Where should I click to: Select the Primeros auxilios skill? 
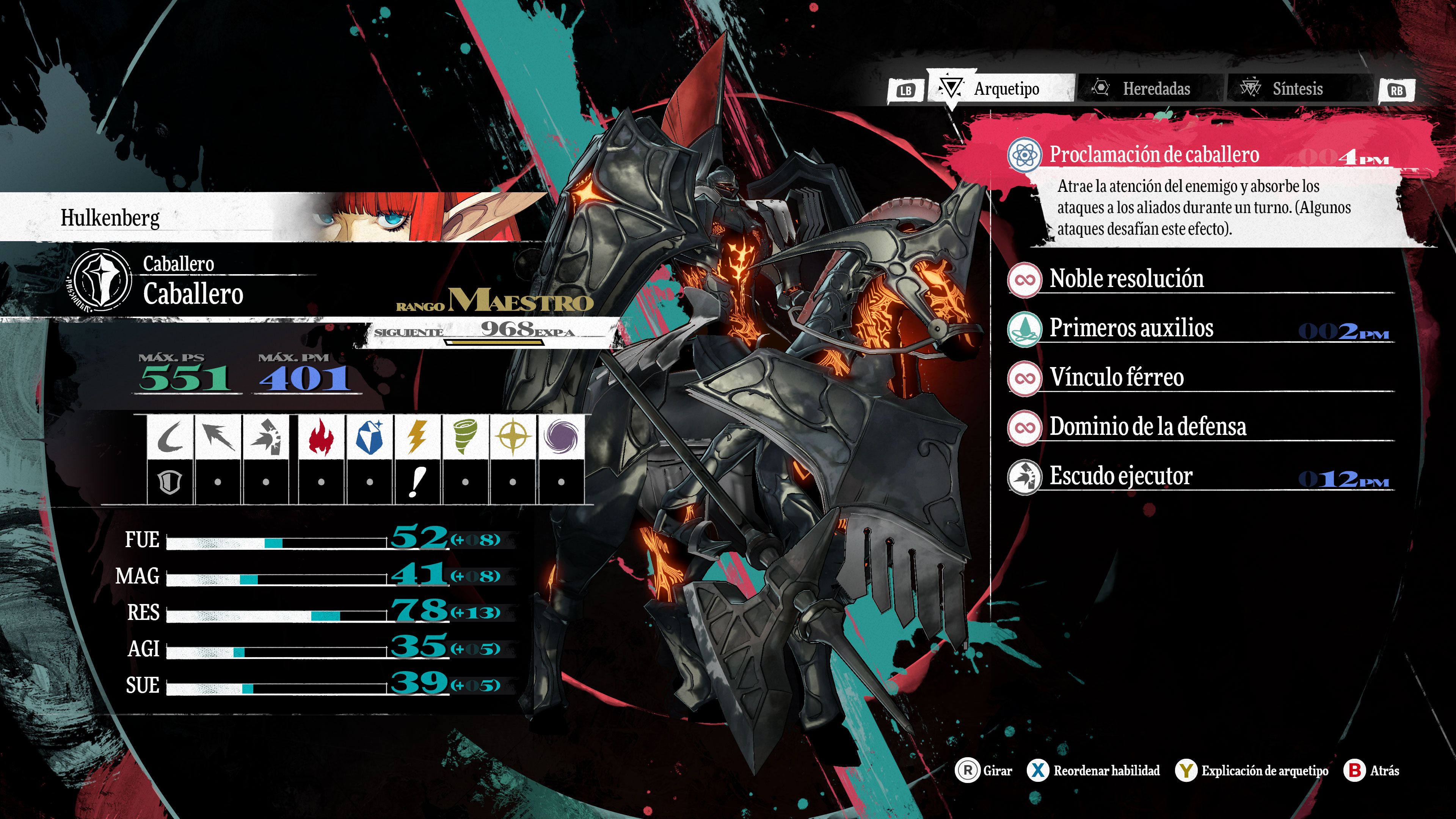point(1131,328)
